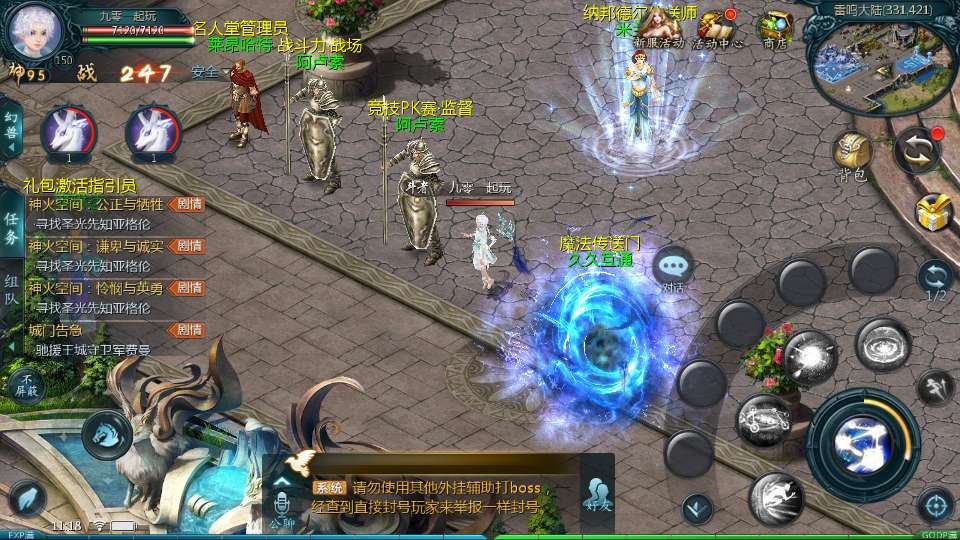
Task: Open the 新服活动 new server events
Action: tap(657, 26)
